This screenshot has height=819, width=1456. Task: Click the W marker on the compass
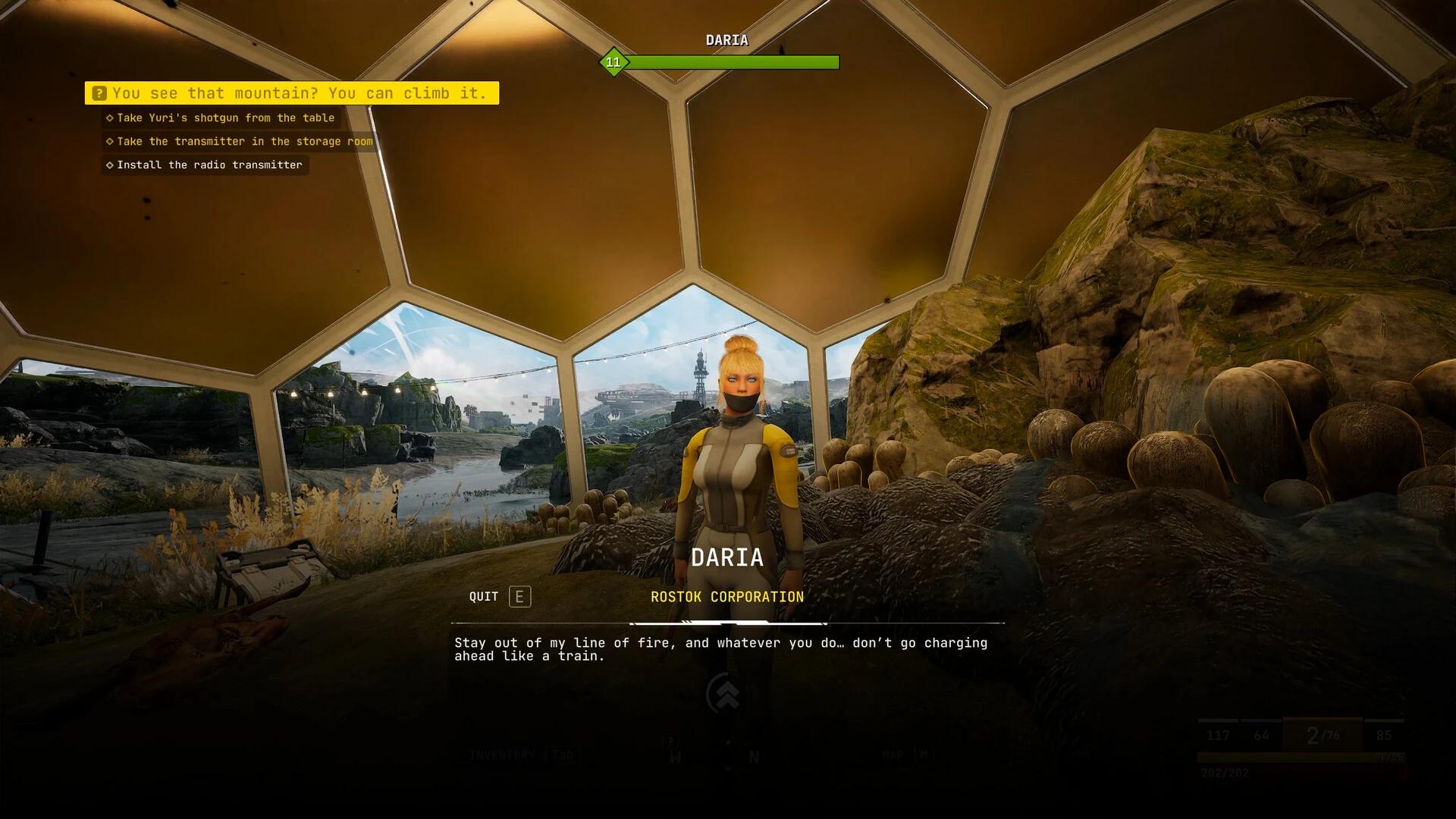676,755
